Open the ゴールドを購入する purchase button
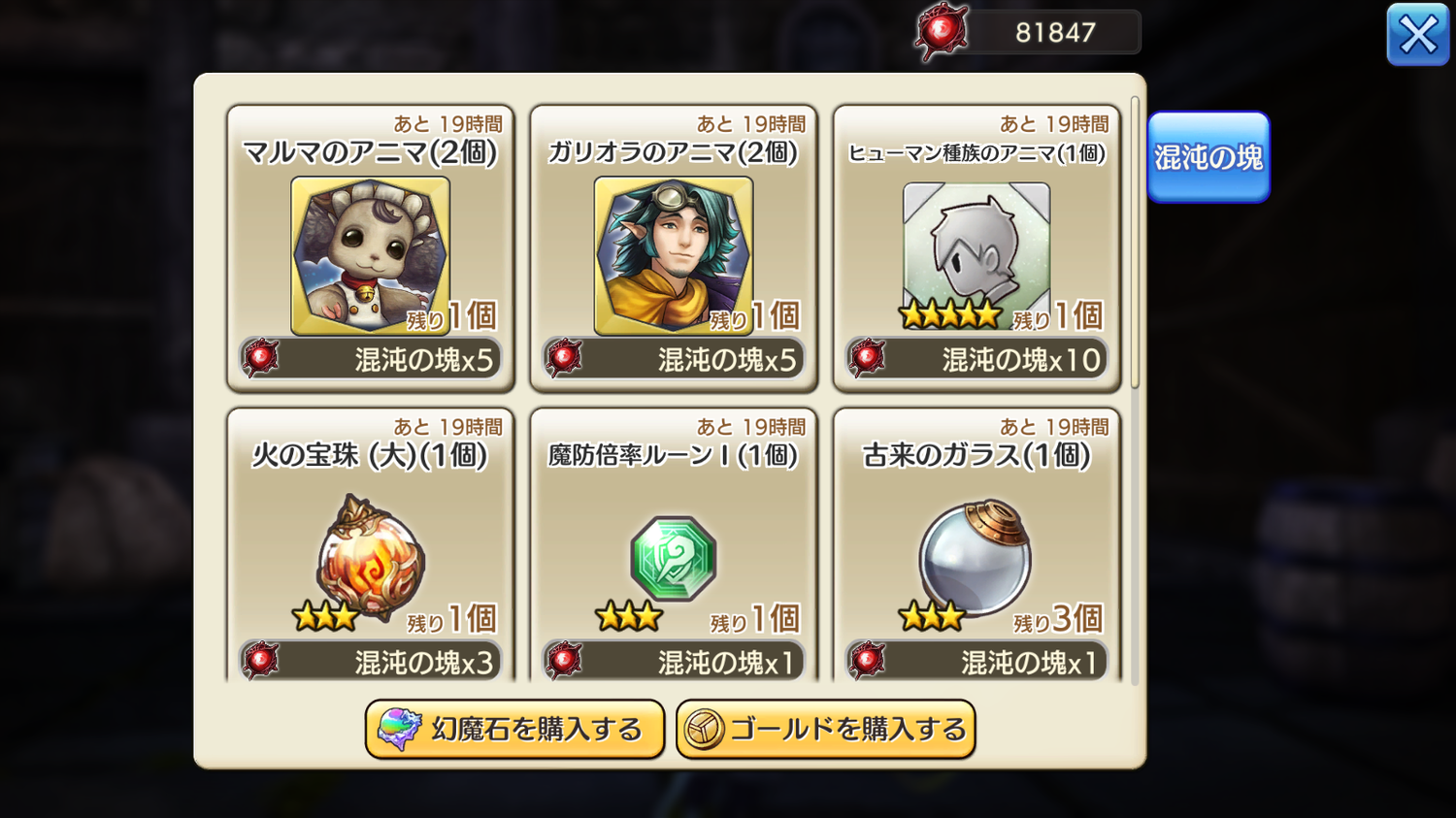 point(826,729)
